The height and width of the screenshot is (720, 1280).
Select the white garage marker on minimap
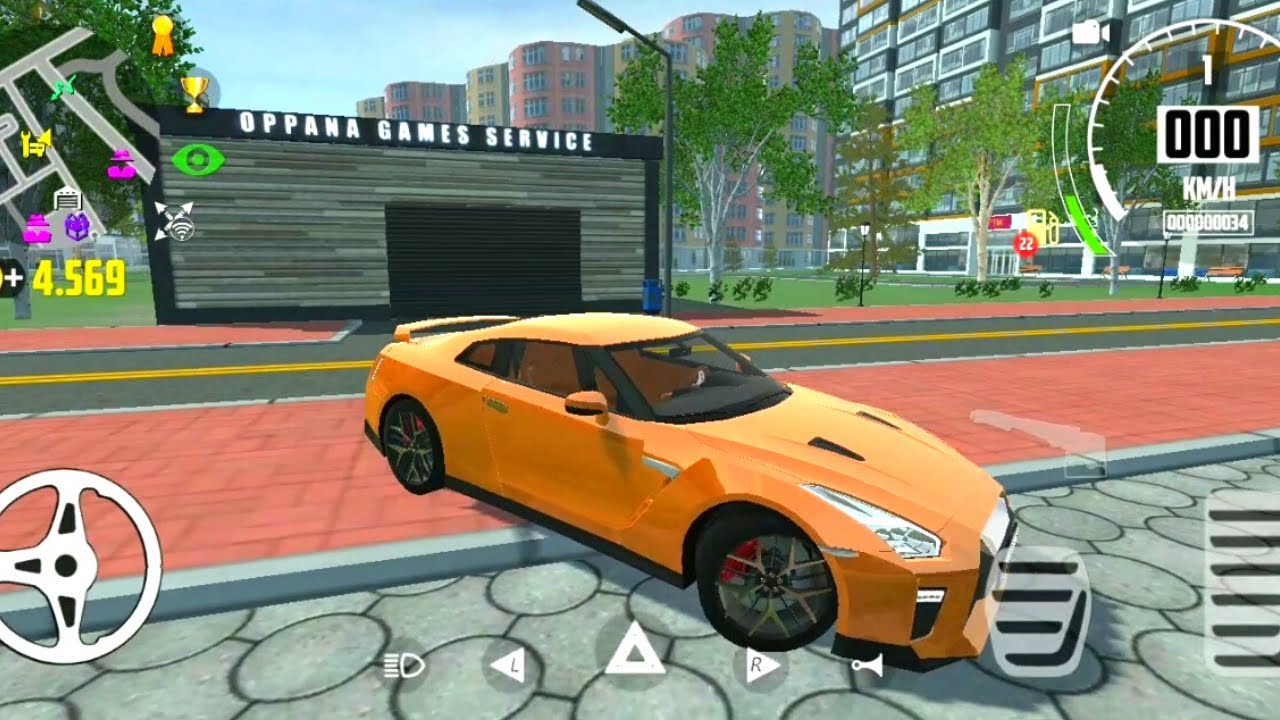click(x=68, y=198)
